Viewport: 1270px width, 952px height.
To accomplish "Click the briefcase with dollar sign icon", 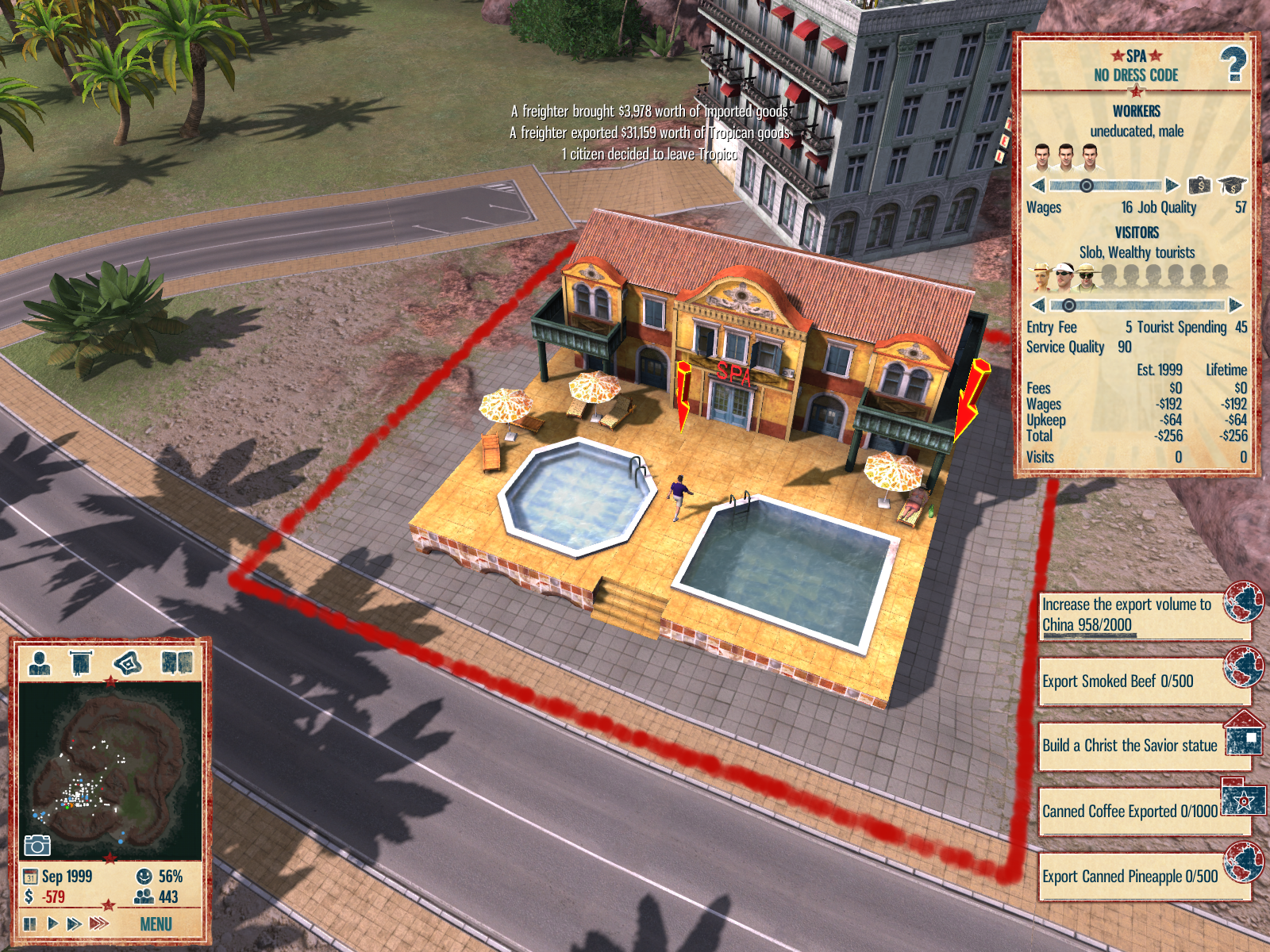I will (x=1199, y=186).
